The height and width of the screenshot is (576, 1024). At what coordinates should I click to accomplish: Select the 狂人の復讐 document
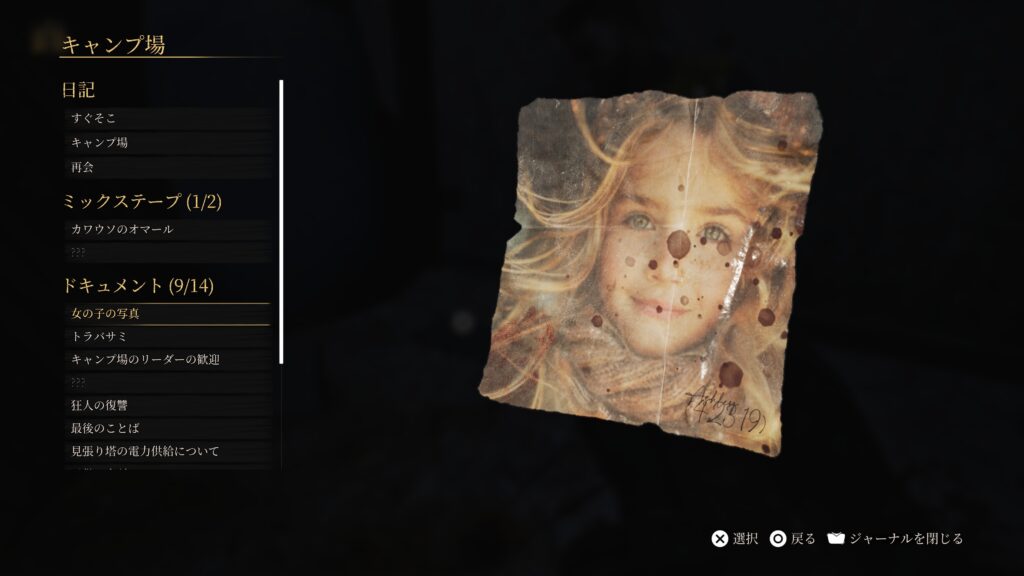(165, 405)
